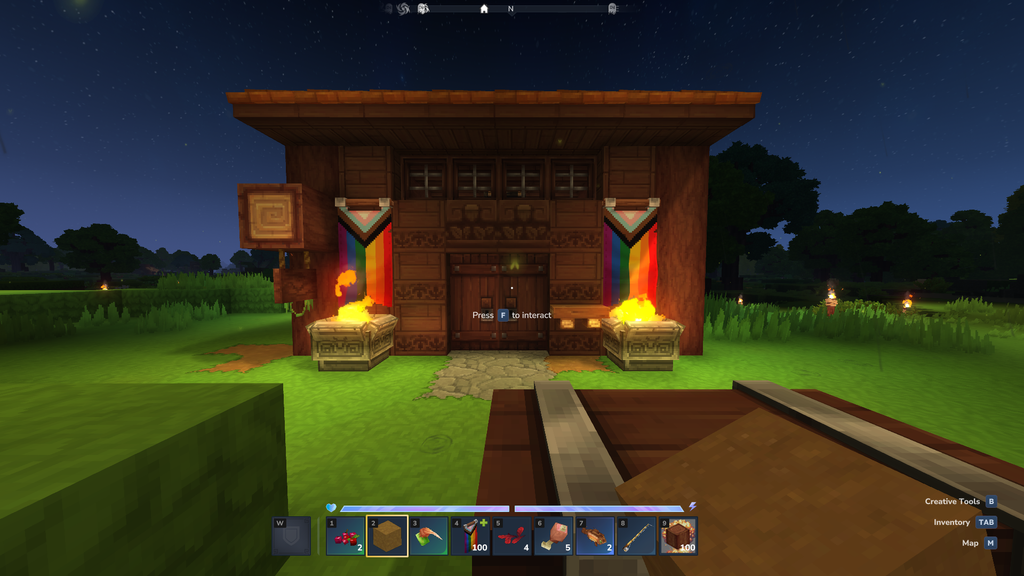Select the wood block stack in slot 9
Screen dimensions: 1024x576
pos(678,536)
